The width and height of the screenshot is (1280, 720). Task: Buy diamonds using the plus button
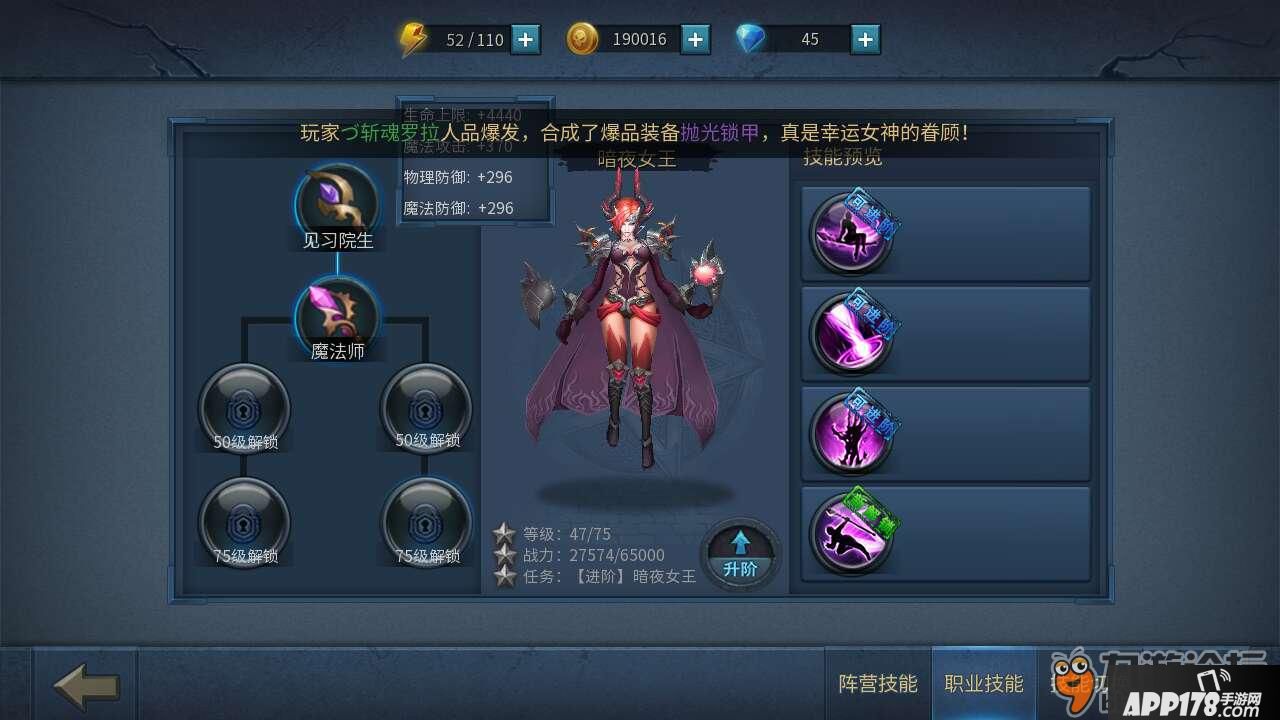click(865, 39)
